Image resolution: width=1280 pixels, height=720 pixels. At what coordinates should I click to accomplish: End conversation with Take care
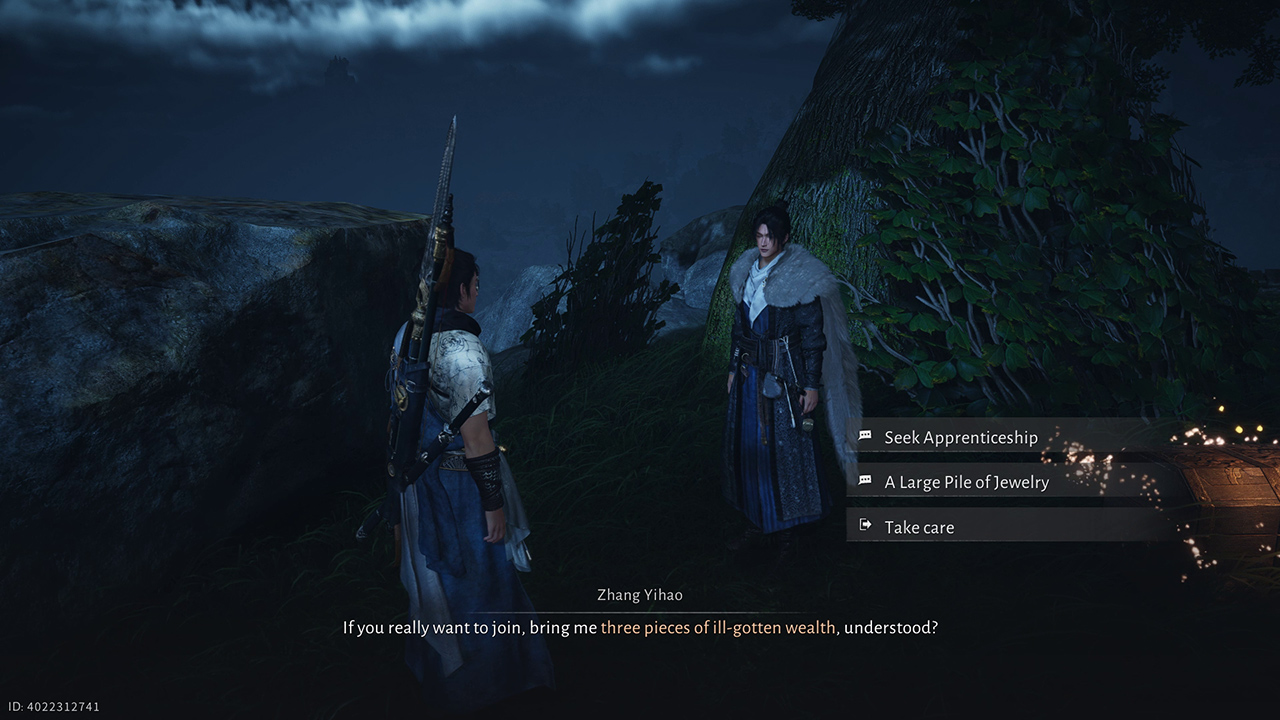click(x=919, y=527)
